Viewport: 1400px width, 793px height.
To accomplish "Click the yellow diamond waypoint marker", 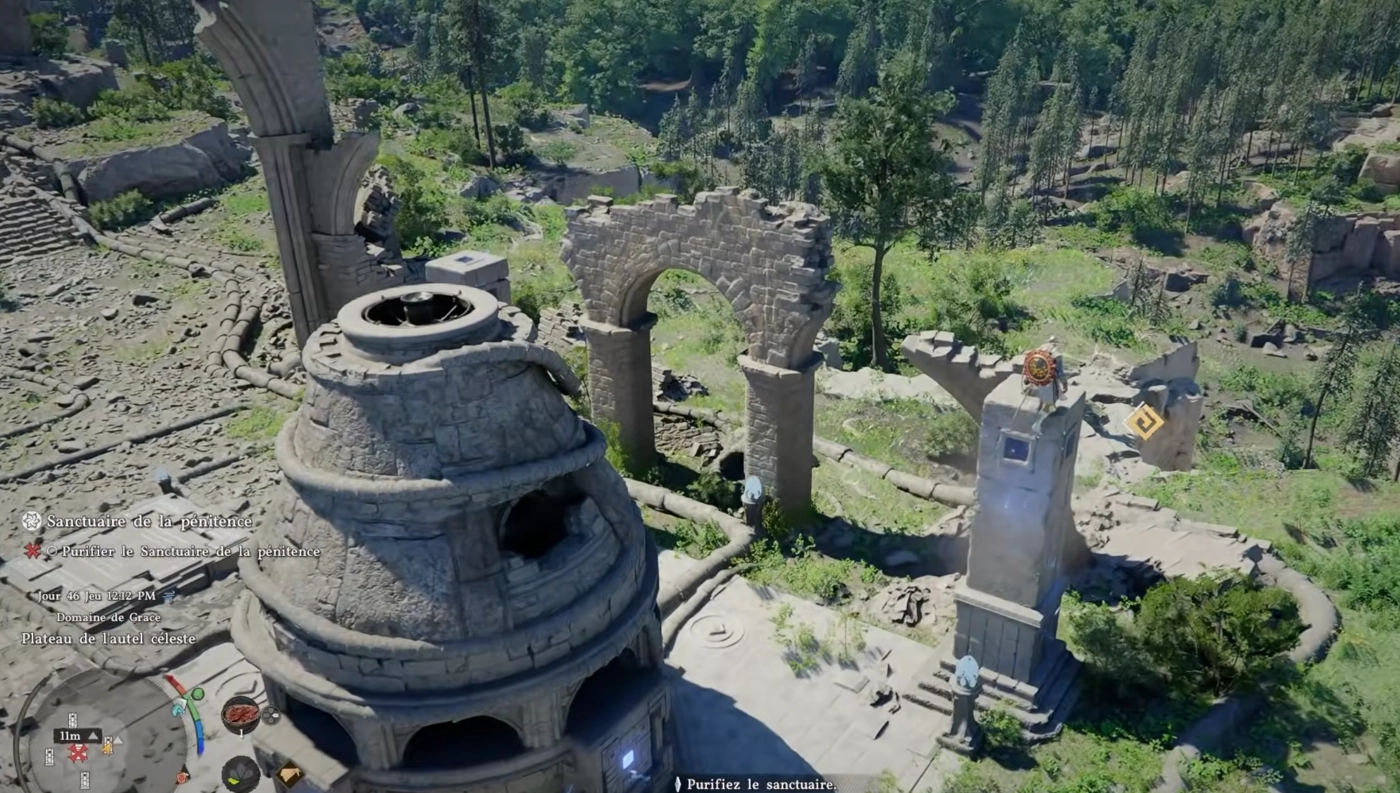I will click(x=1143, y=422).
